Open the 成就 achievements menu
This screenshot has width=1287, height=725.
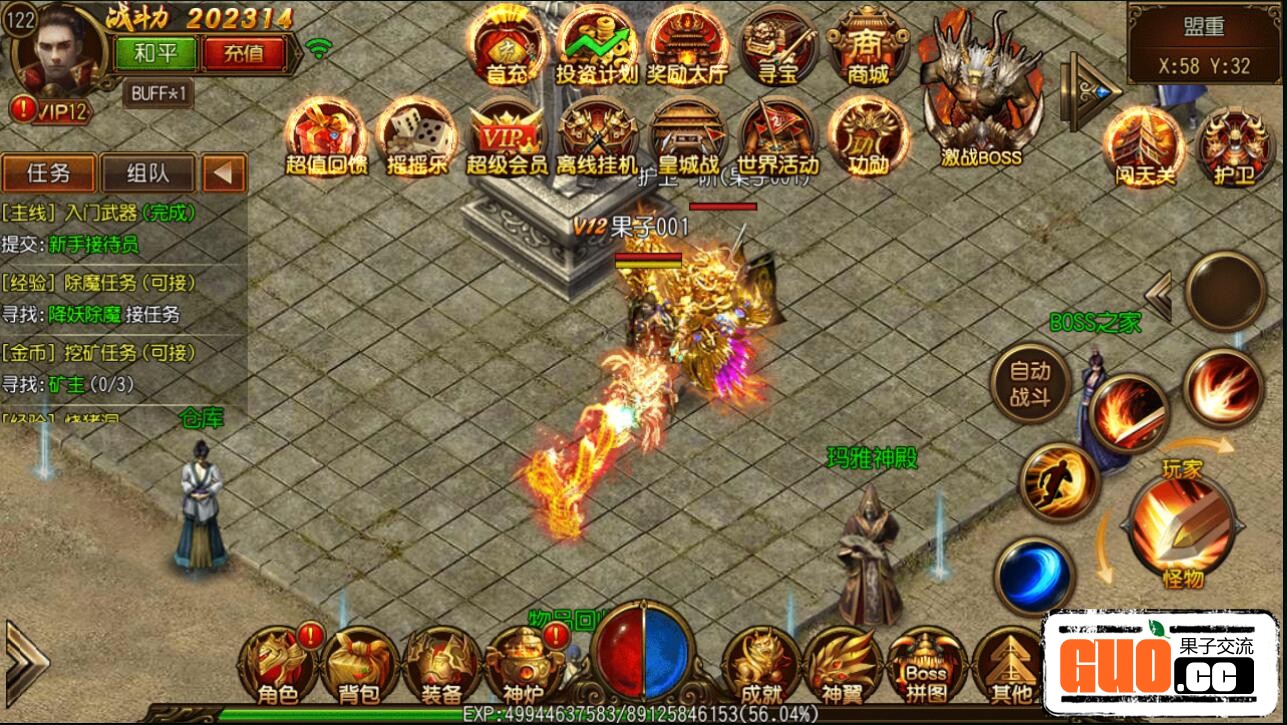pos(760,663)
